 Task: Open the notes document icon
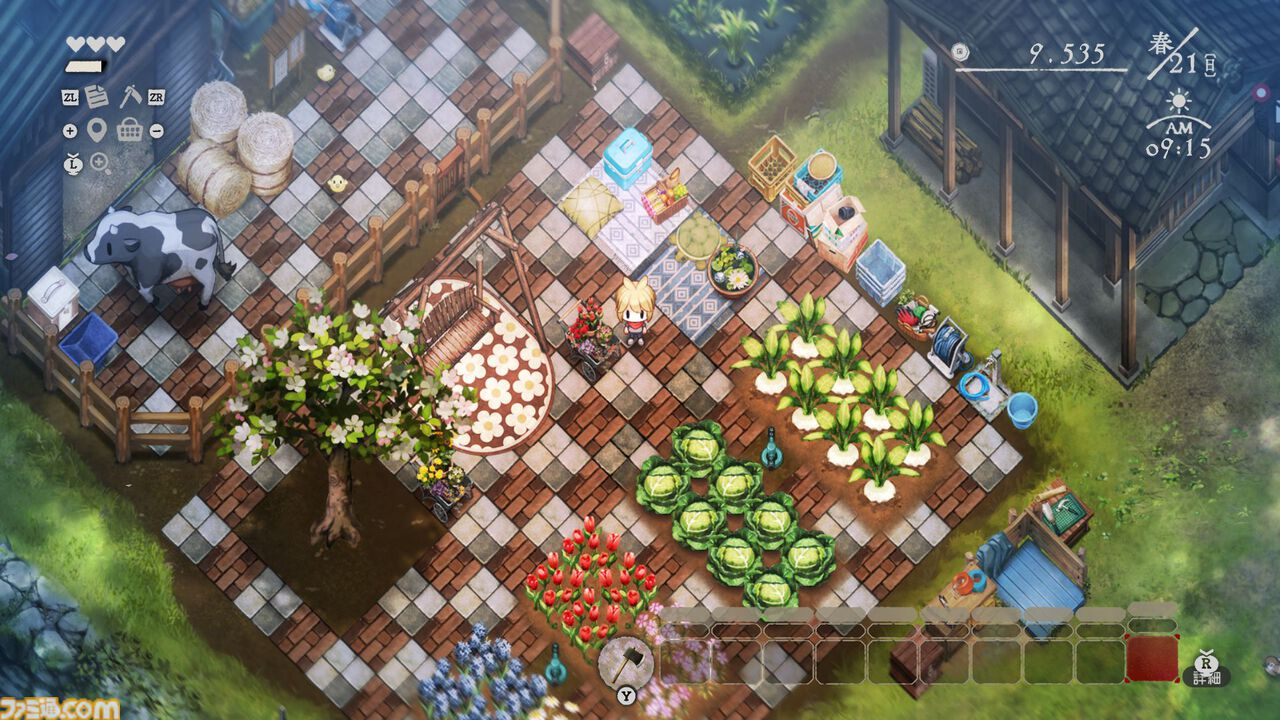pyautogui.click(x=98, y=97)
